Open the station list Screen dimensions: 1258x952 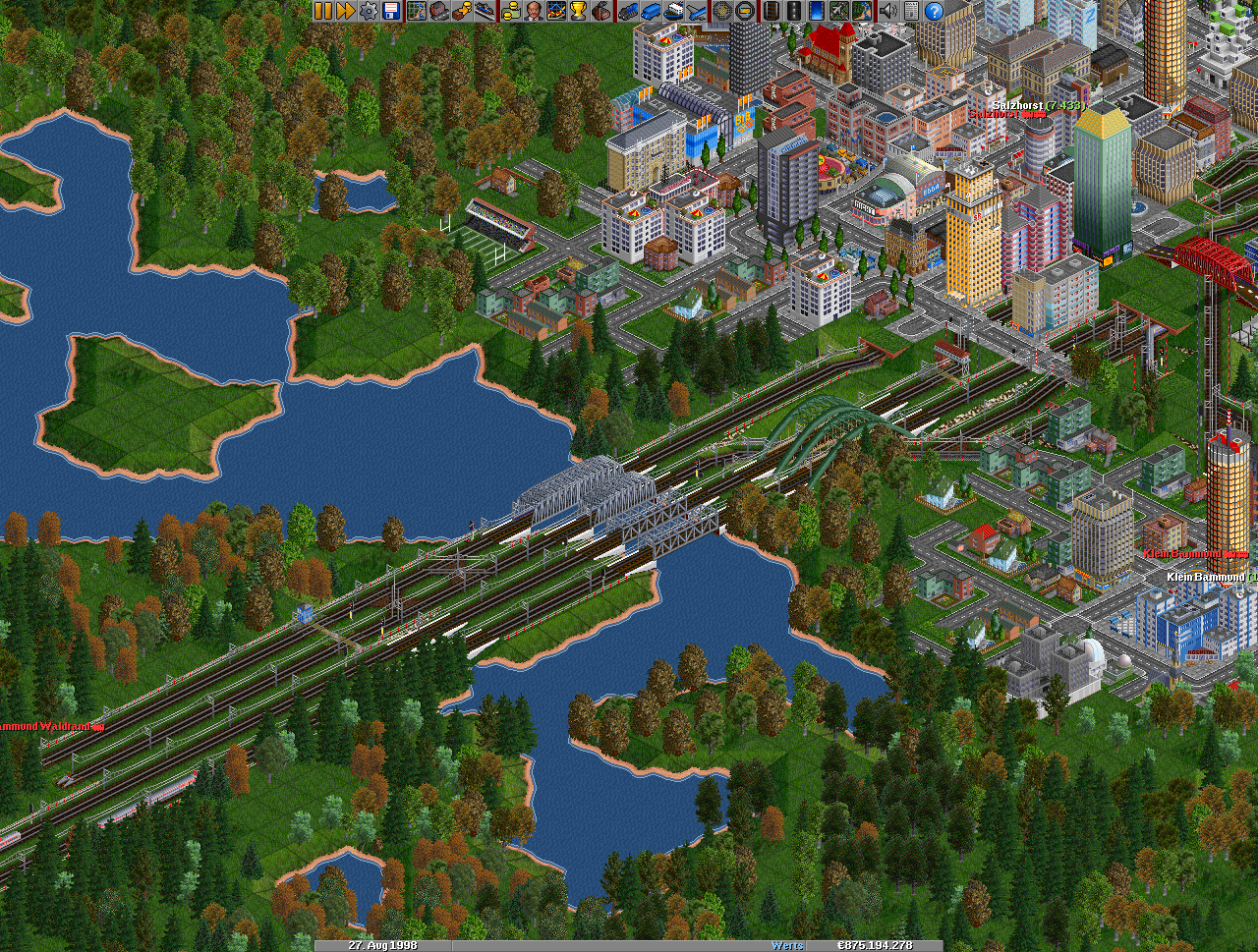pyautogui.click(x=486, y=11)
